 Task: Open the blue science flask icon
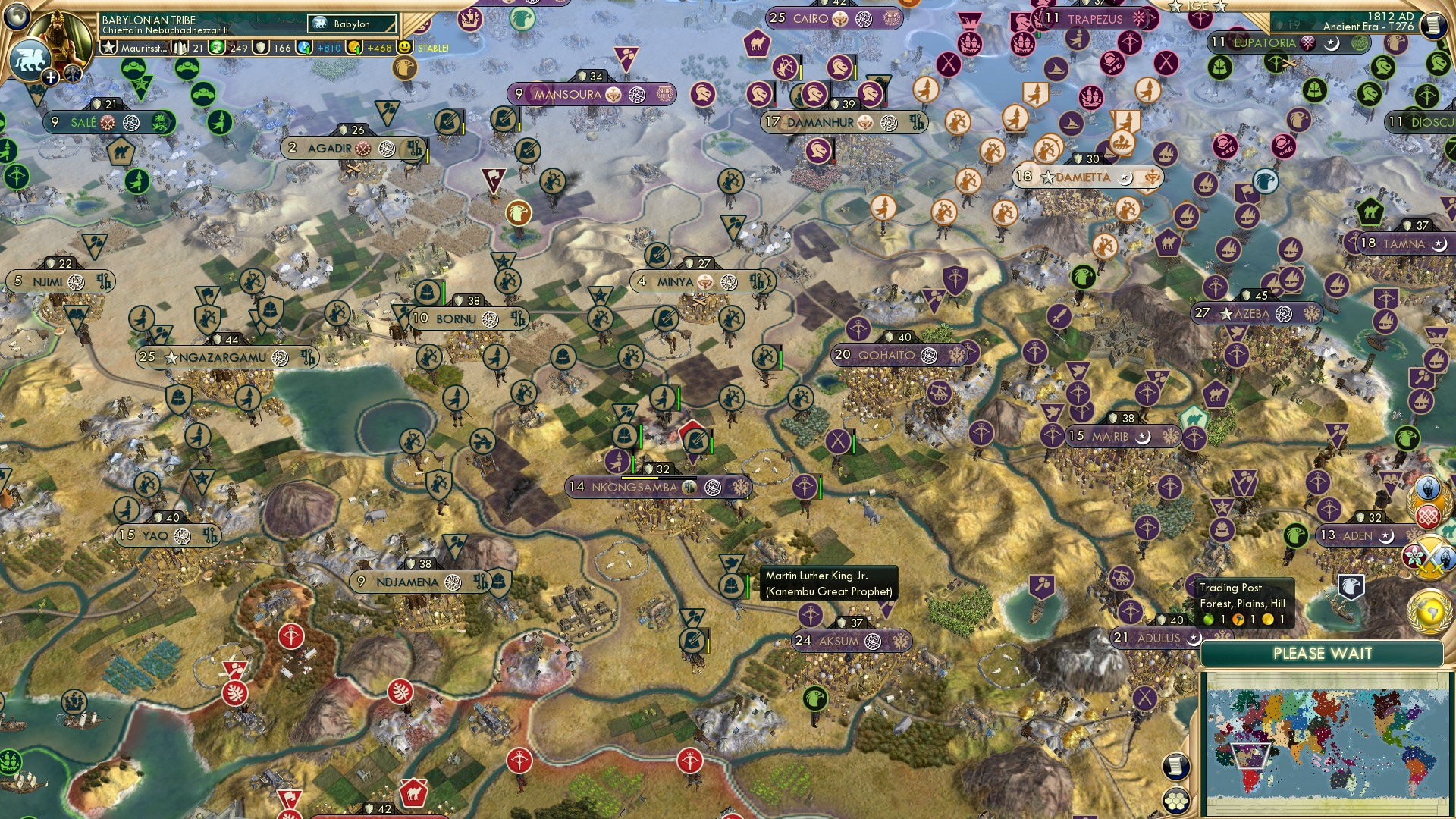click(x=305, y=48)
